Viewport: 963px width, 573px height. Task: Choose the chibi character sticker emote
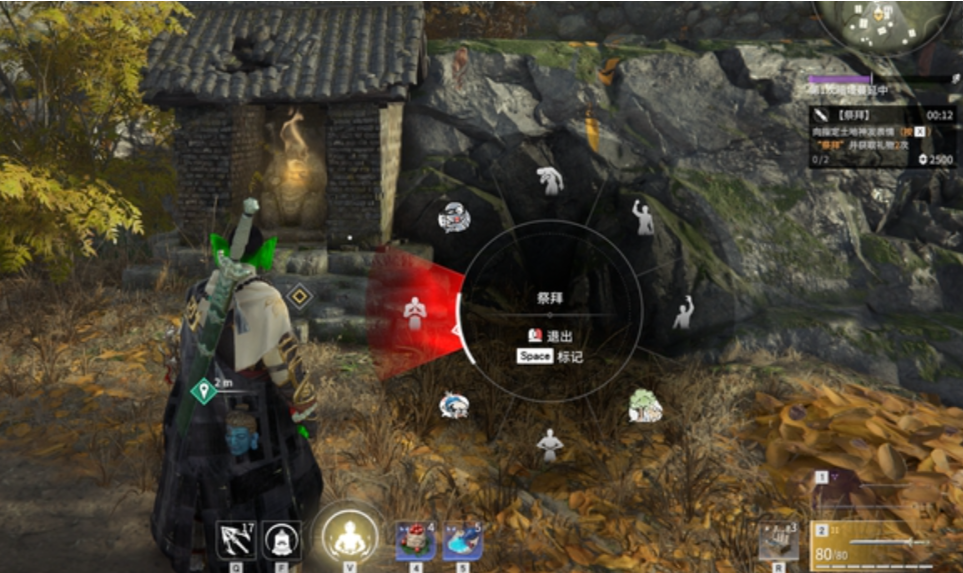tap(455, 217)
